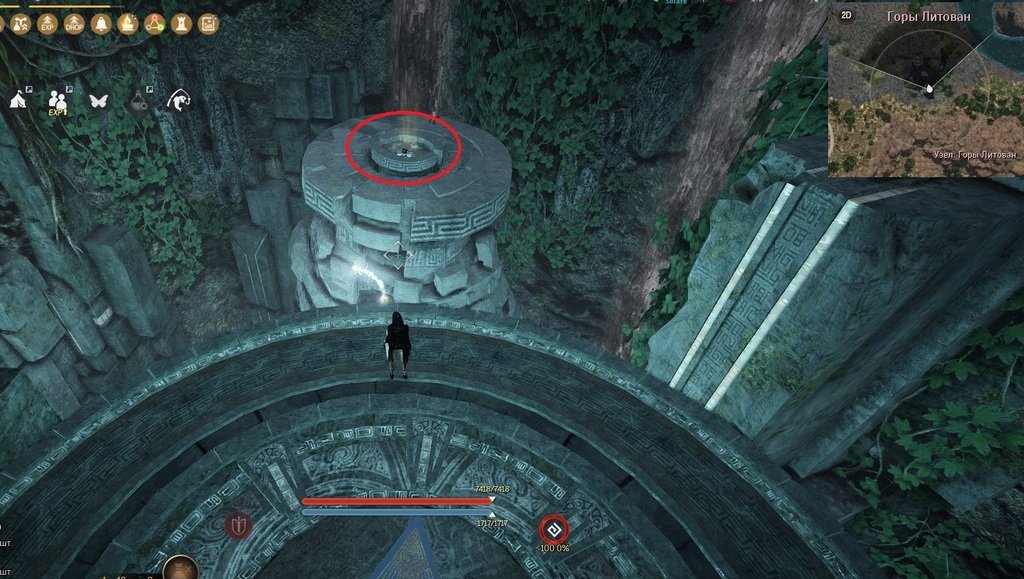Image resolution: width=1024 pixels, height=579 pixels.
Task: Select the picture frame icon
Action: (208, 24)
